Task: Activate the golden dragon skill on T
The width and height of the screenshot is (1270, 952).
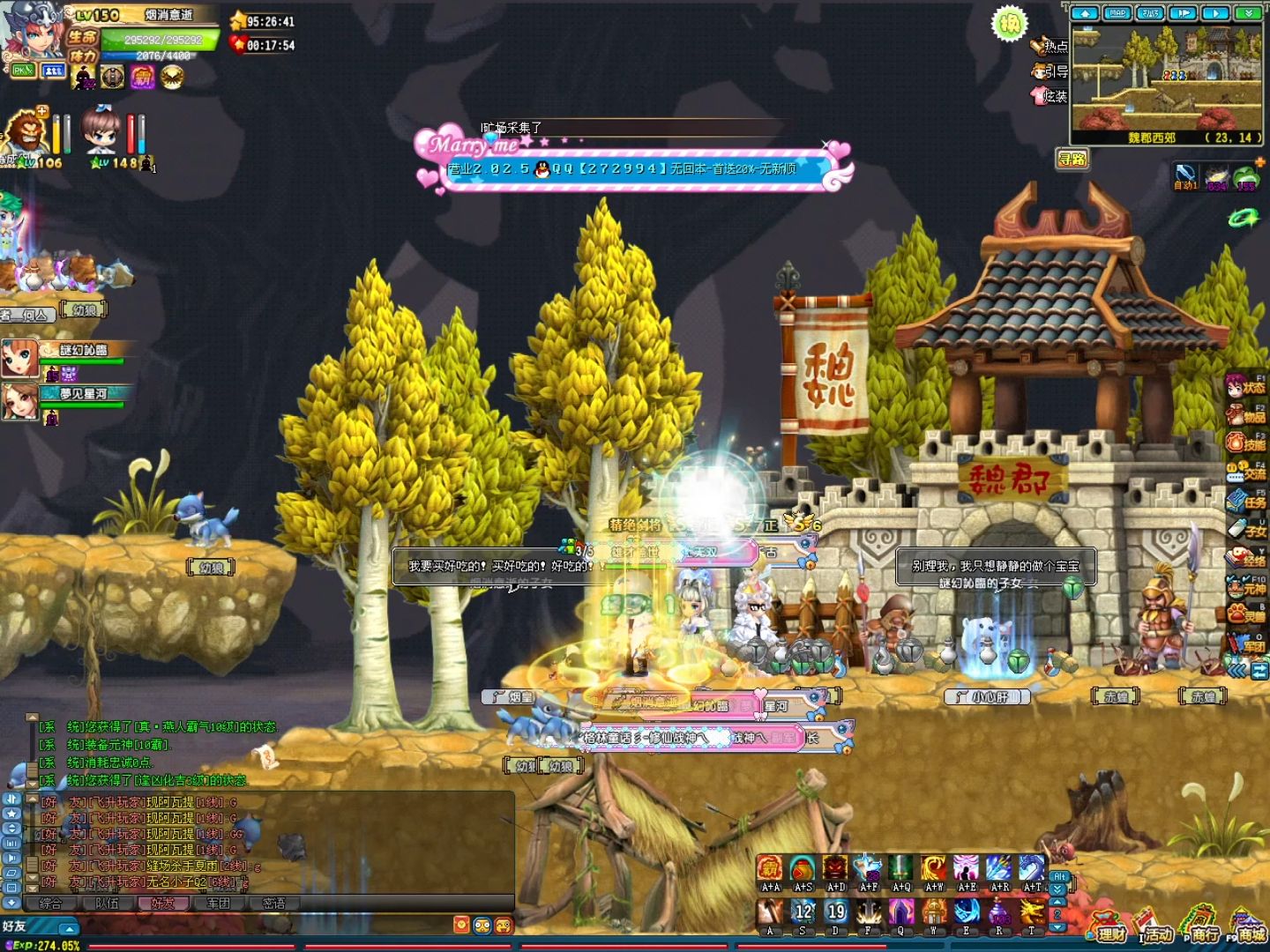Action: pyautogui.click(x=1031, y=911)
